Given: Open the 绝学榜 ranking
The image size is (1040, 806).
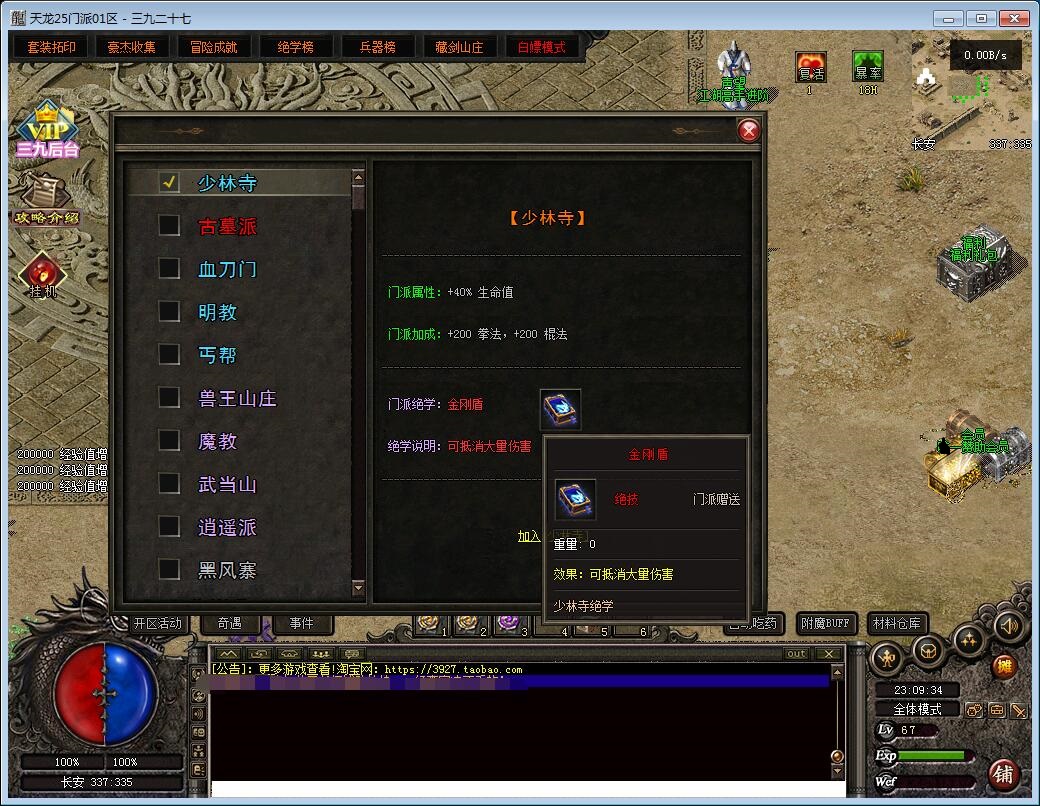Looking at the screenshot, I should click(x=295, y=47).
